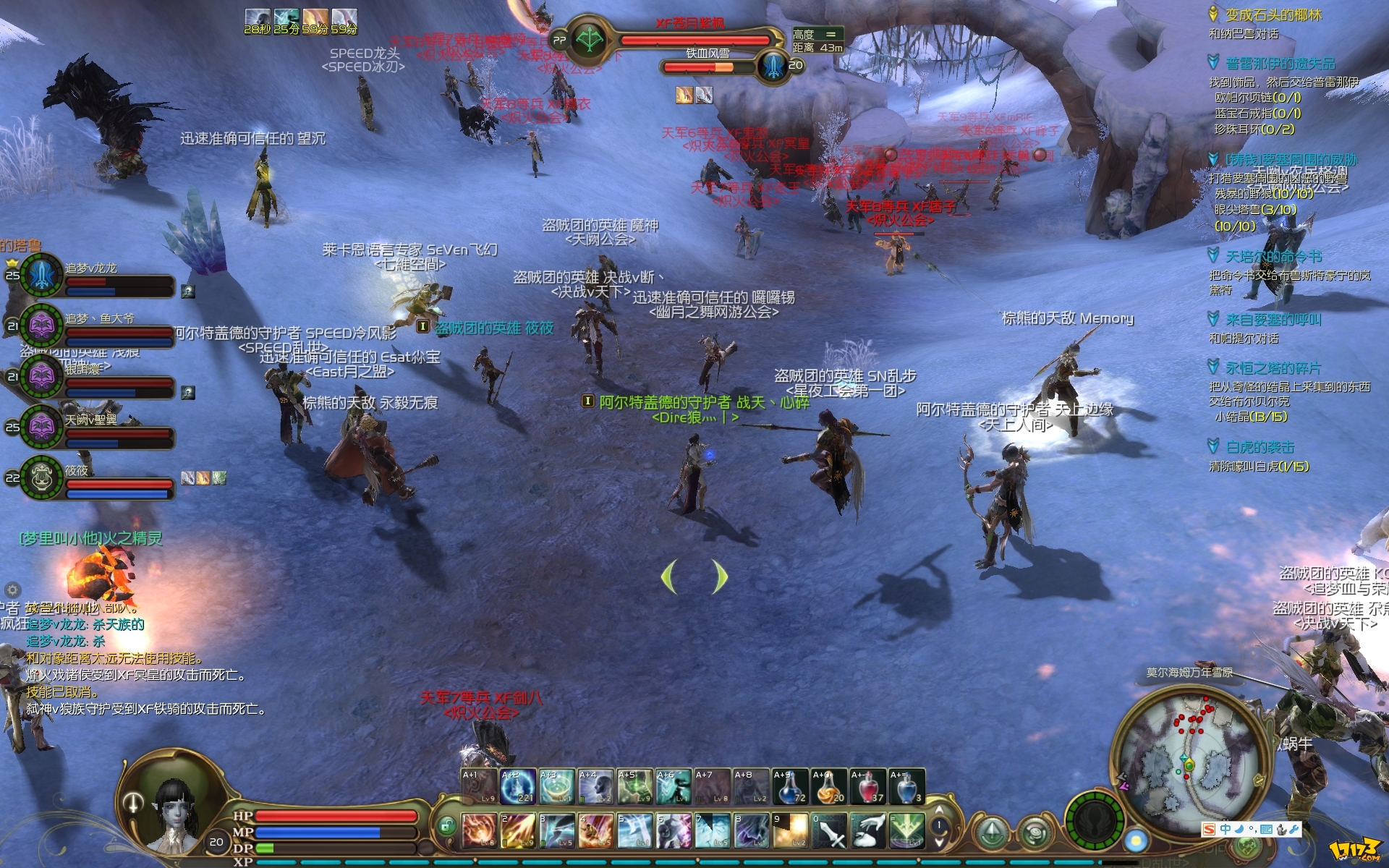1389x868 pixels.
Task: Activate the crossed sword attack skill in slot 0
Action: coord(830,830)
